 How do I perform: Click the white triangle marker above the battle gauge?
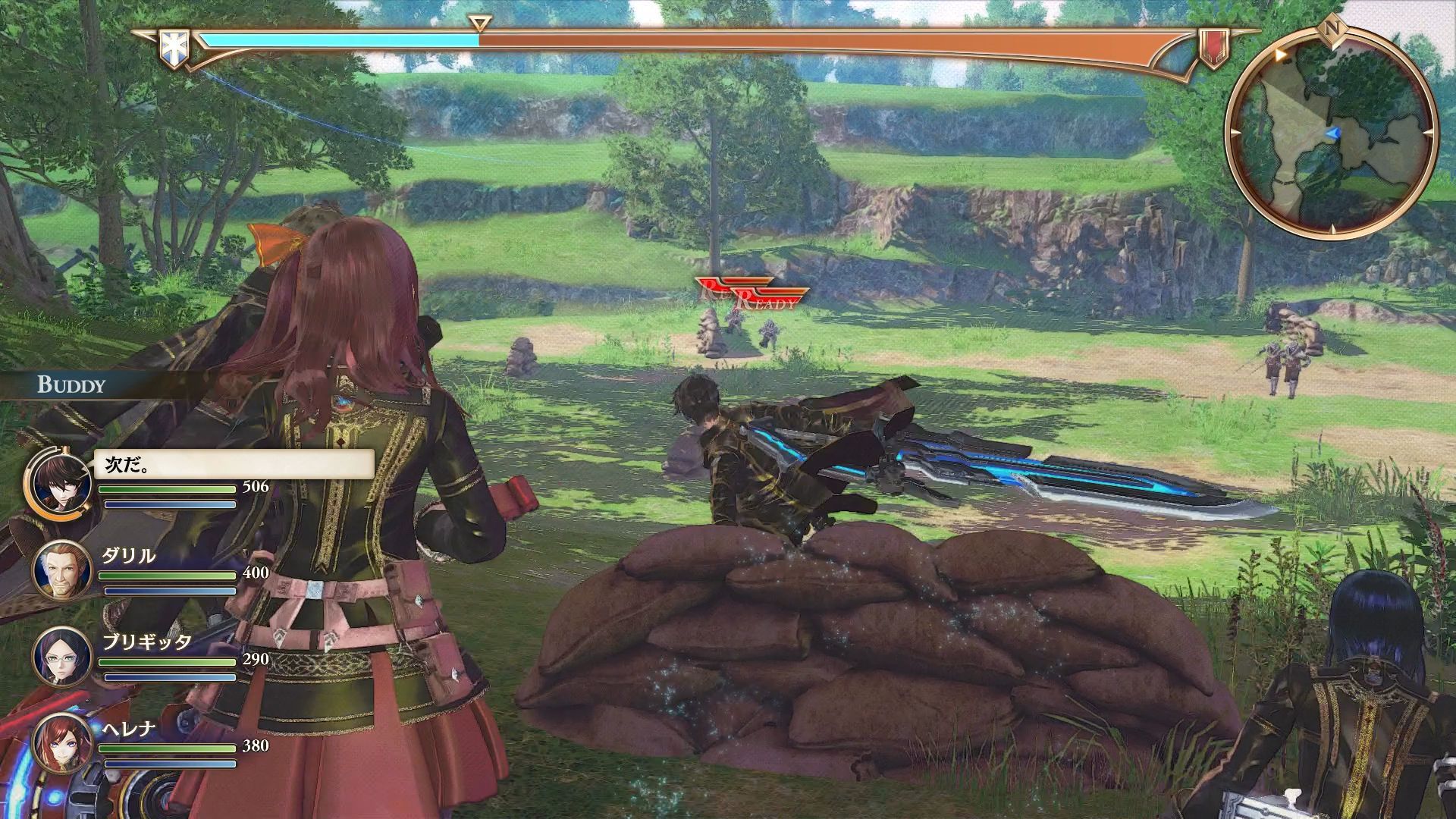pyautogui.click(x=478, y=23)
